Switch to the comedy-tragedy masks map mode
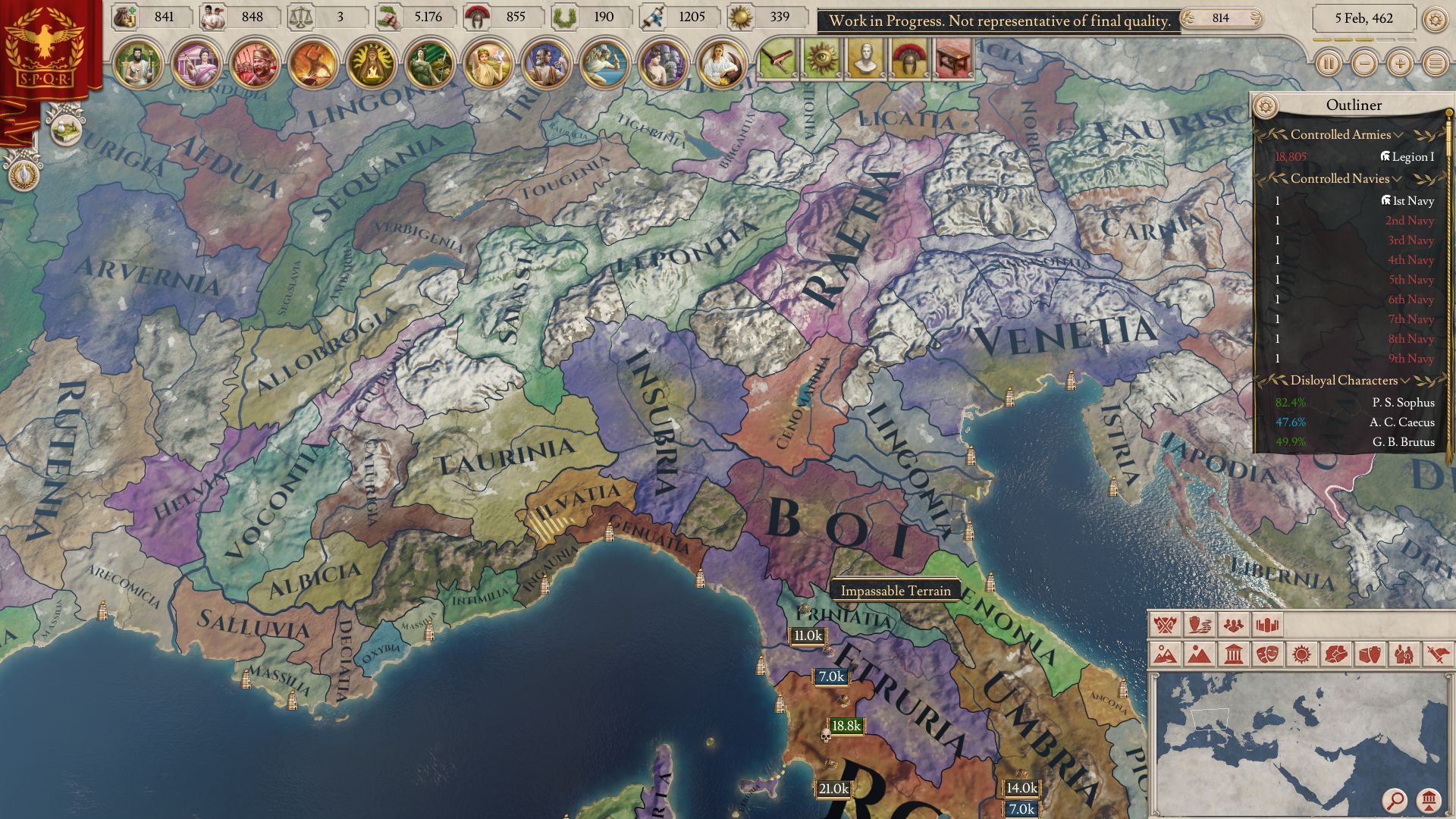This screenshot has width=1456, height=819. click(1267, 654)
